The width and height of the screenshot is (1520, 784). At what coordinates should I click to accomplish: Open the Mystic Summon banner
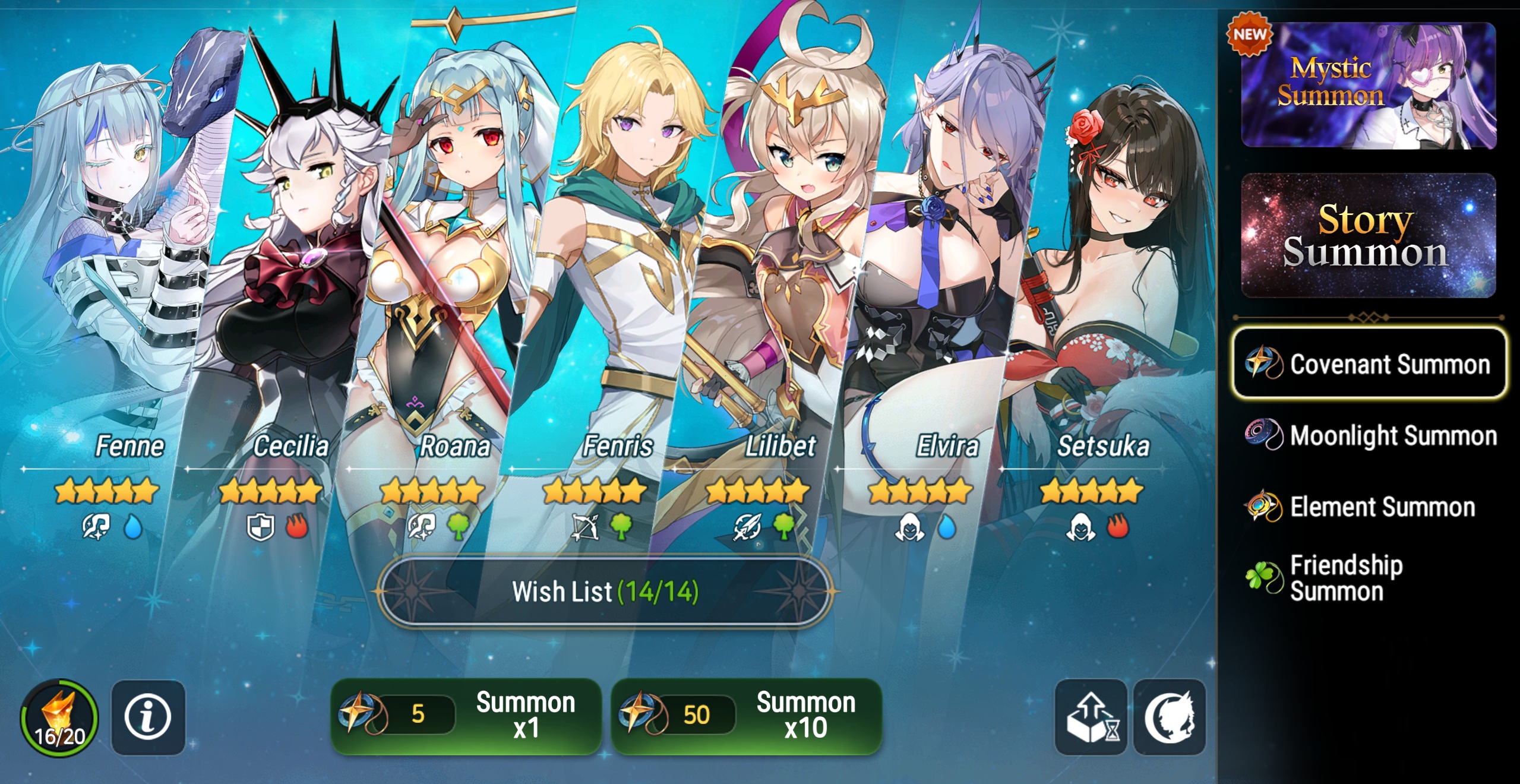coord(1368,86)
